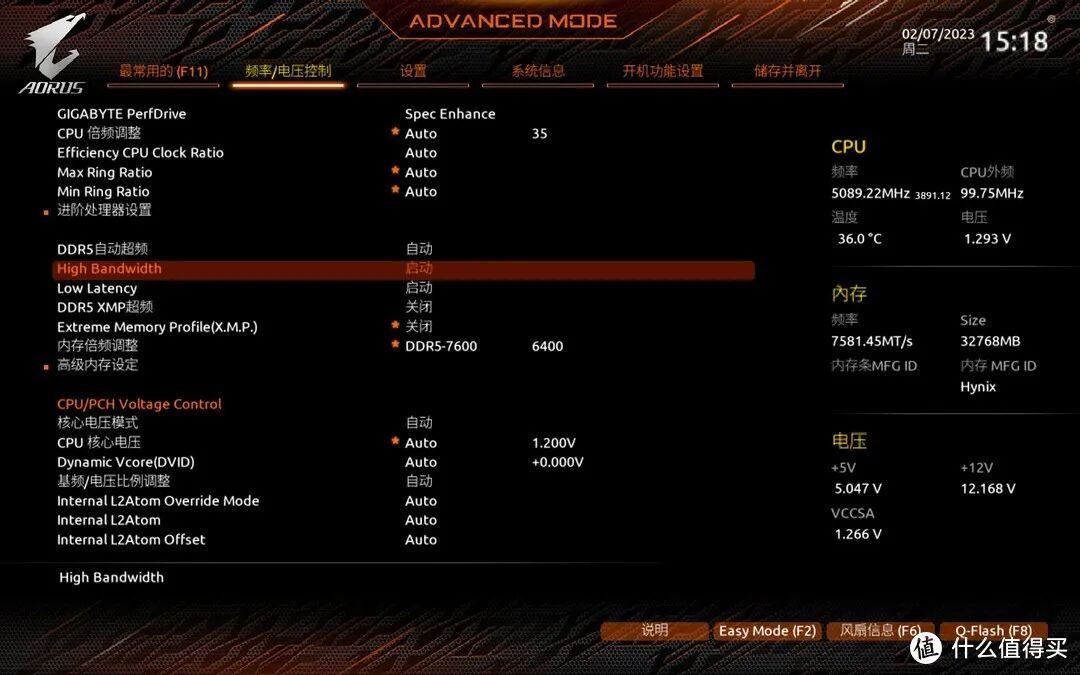
Task: Choose the Efficiency CPU Clock Ratio option
Action: [x=140, y=153]
